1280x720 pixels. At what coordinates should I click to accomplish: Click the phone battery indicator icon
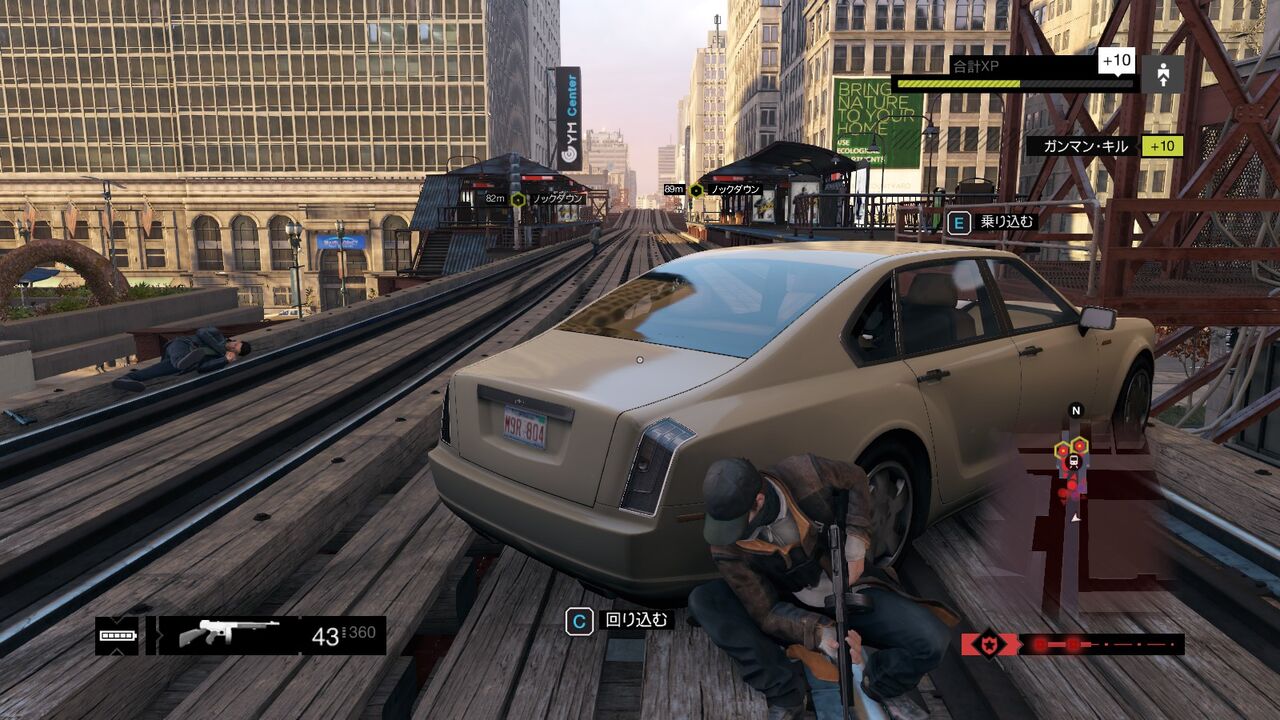pos(117,636)
